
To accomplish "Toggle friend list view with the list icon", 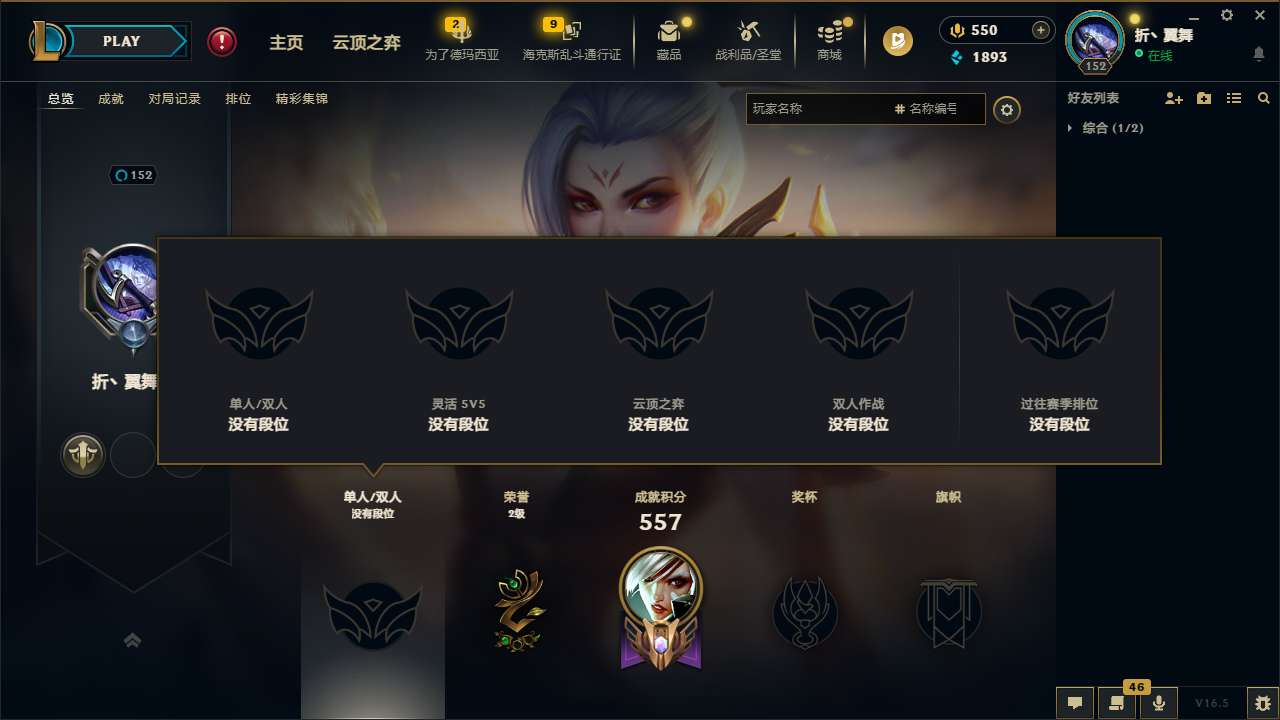I will pyautogui.click(x=1233, y=98).
